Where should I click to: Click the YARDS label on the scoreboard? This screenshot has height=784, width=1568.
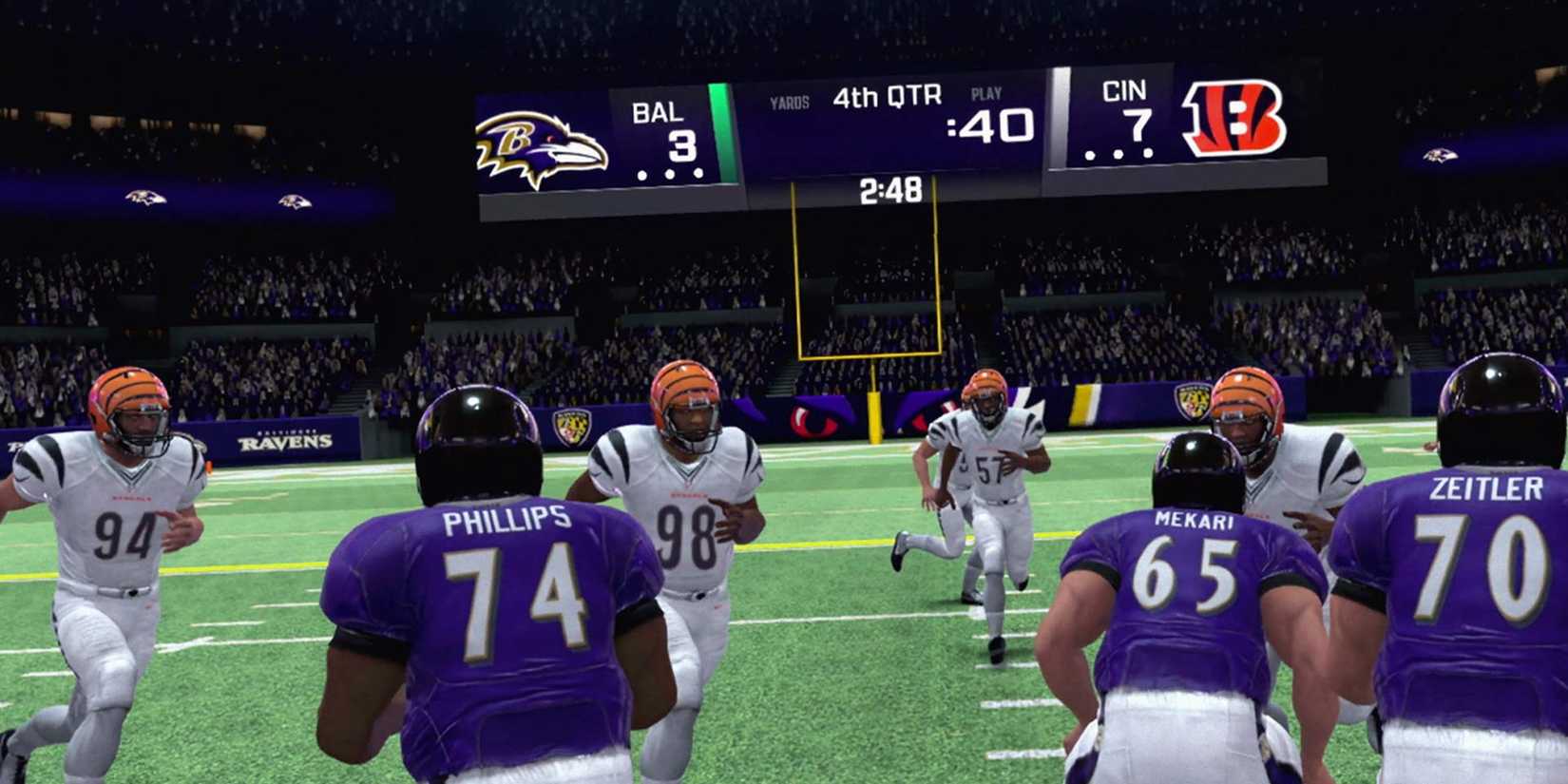(789, 97)
